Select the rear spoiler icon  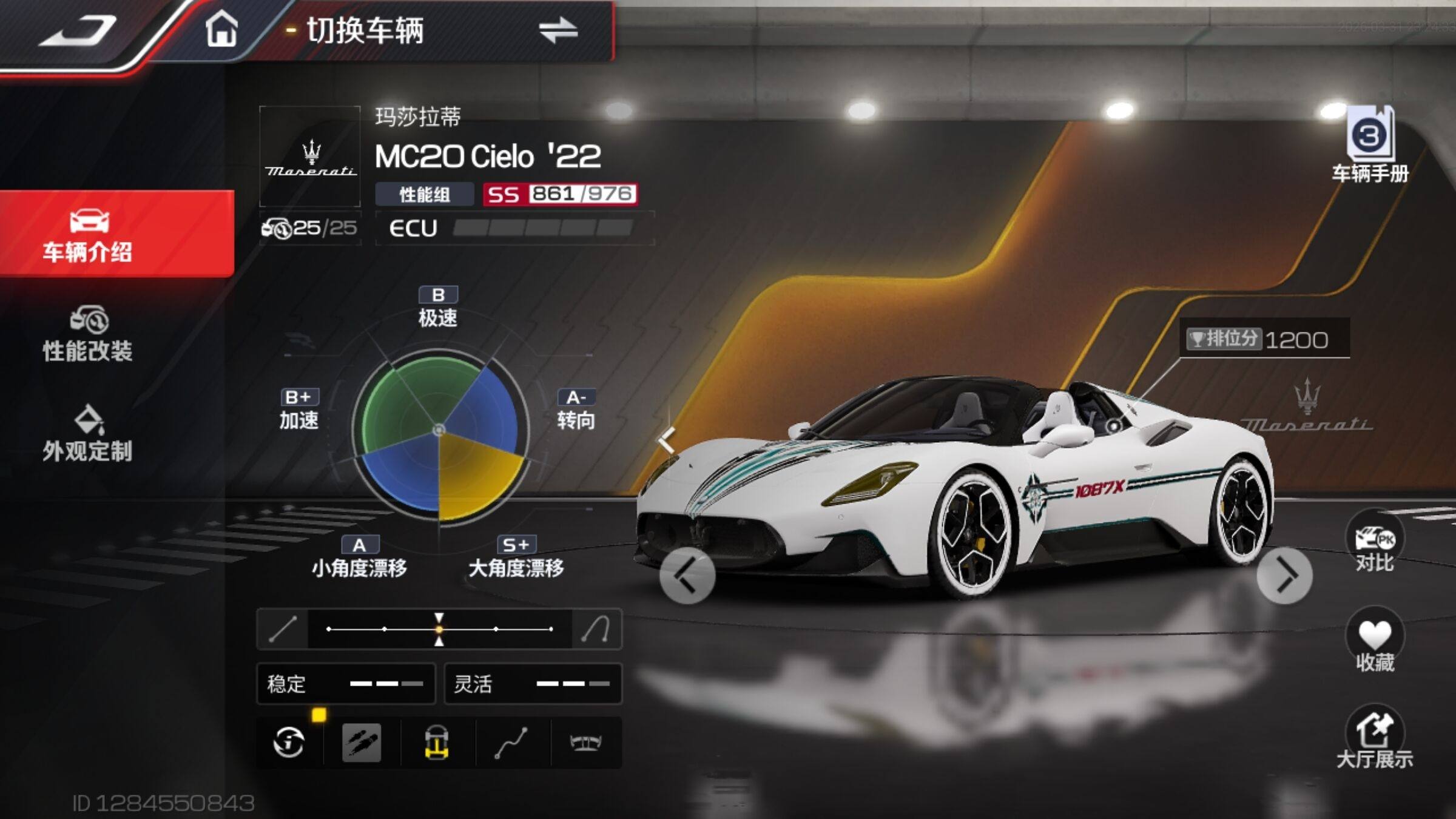pyautogui.click(x=585, y=743)
